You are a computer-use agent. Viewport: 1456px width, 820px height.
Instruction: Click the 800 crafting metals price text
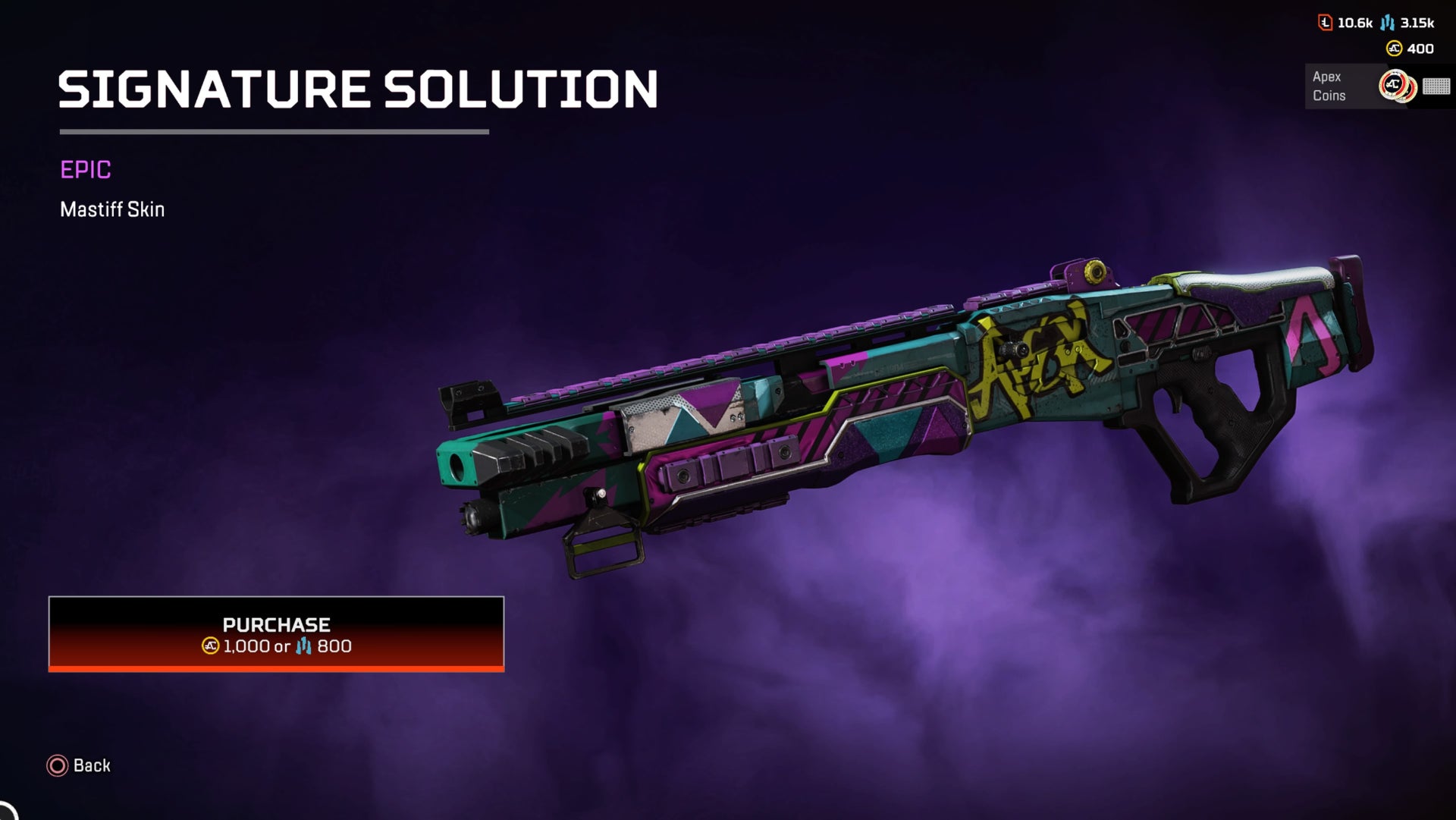click(x=334, y=647)
